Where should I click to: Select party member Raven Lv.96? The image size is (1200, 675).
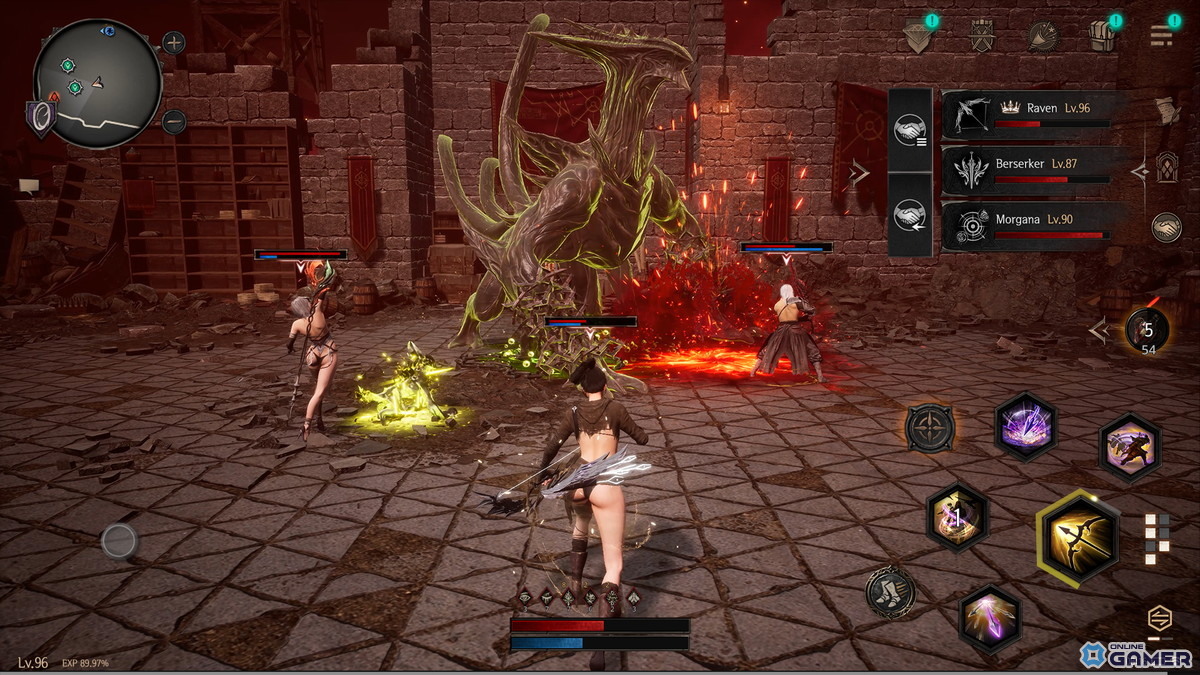pyautogui.click(x=1026, y=114)
